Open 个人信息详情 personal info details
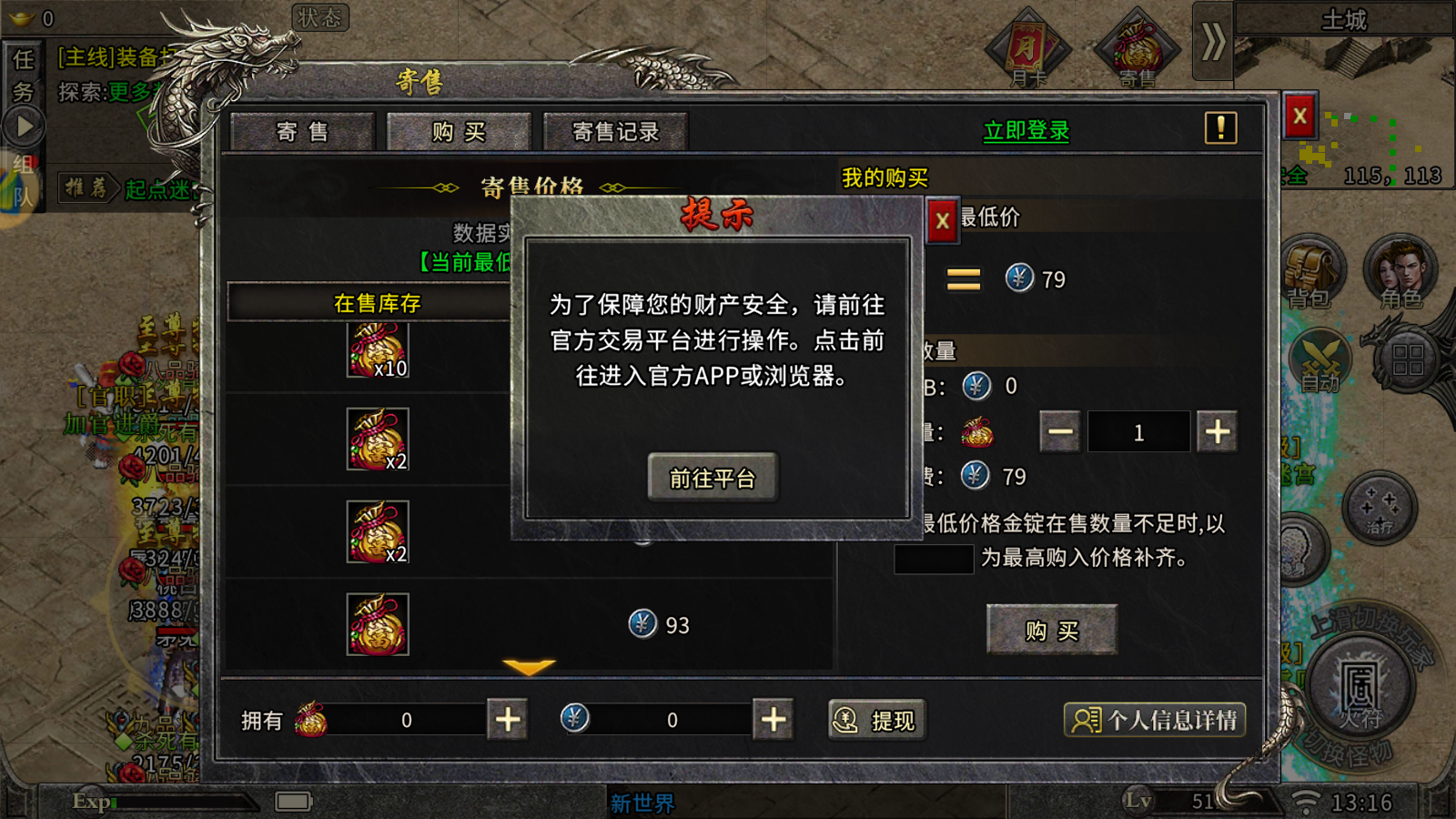Viewport: 1456px width, 819px height. (x=1156, y=720)
